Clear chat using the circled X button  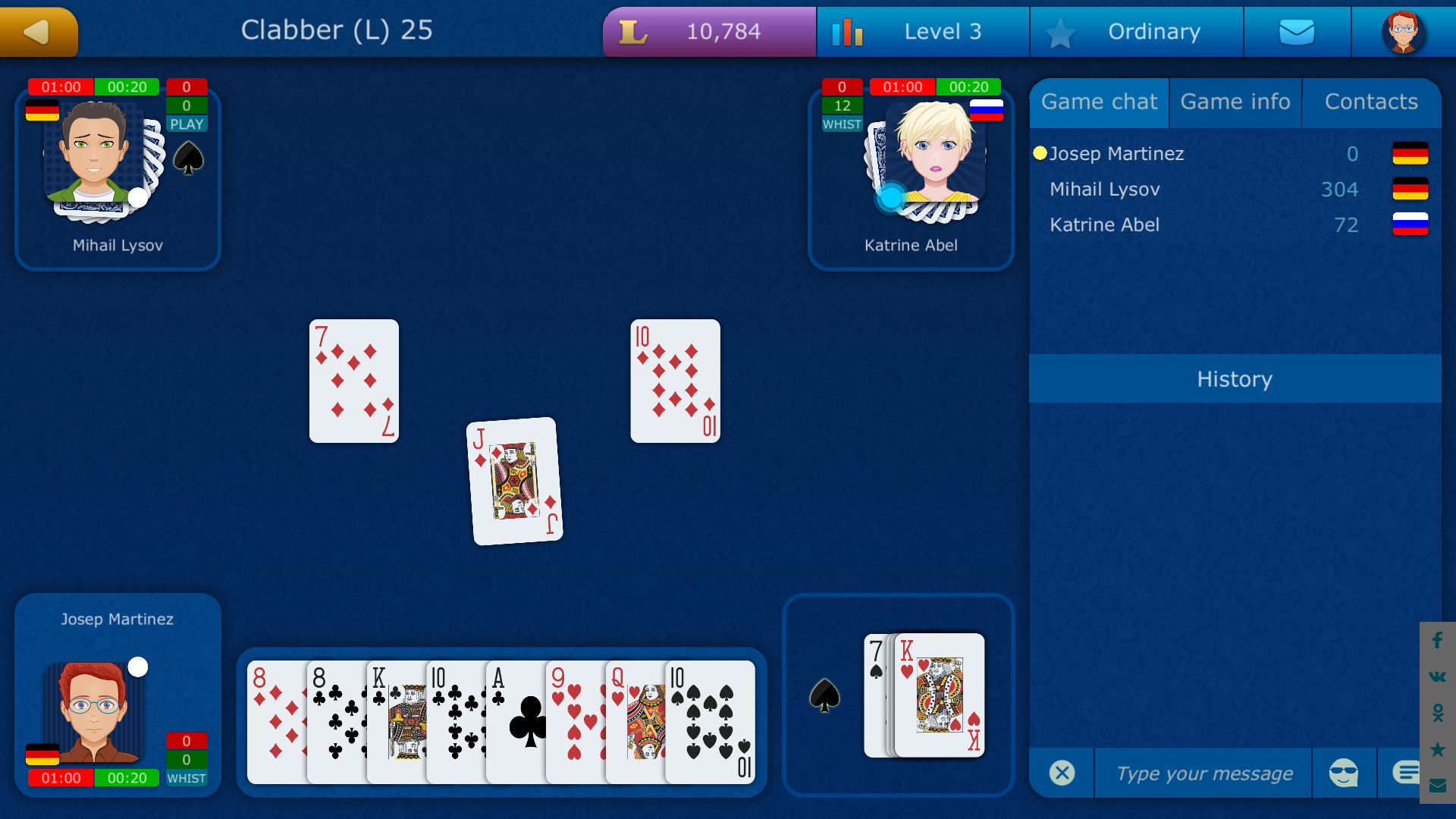(1062, 773)
